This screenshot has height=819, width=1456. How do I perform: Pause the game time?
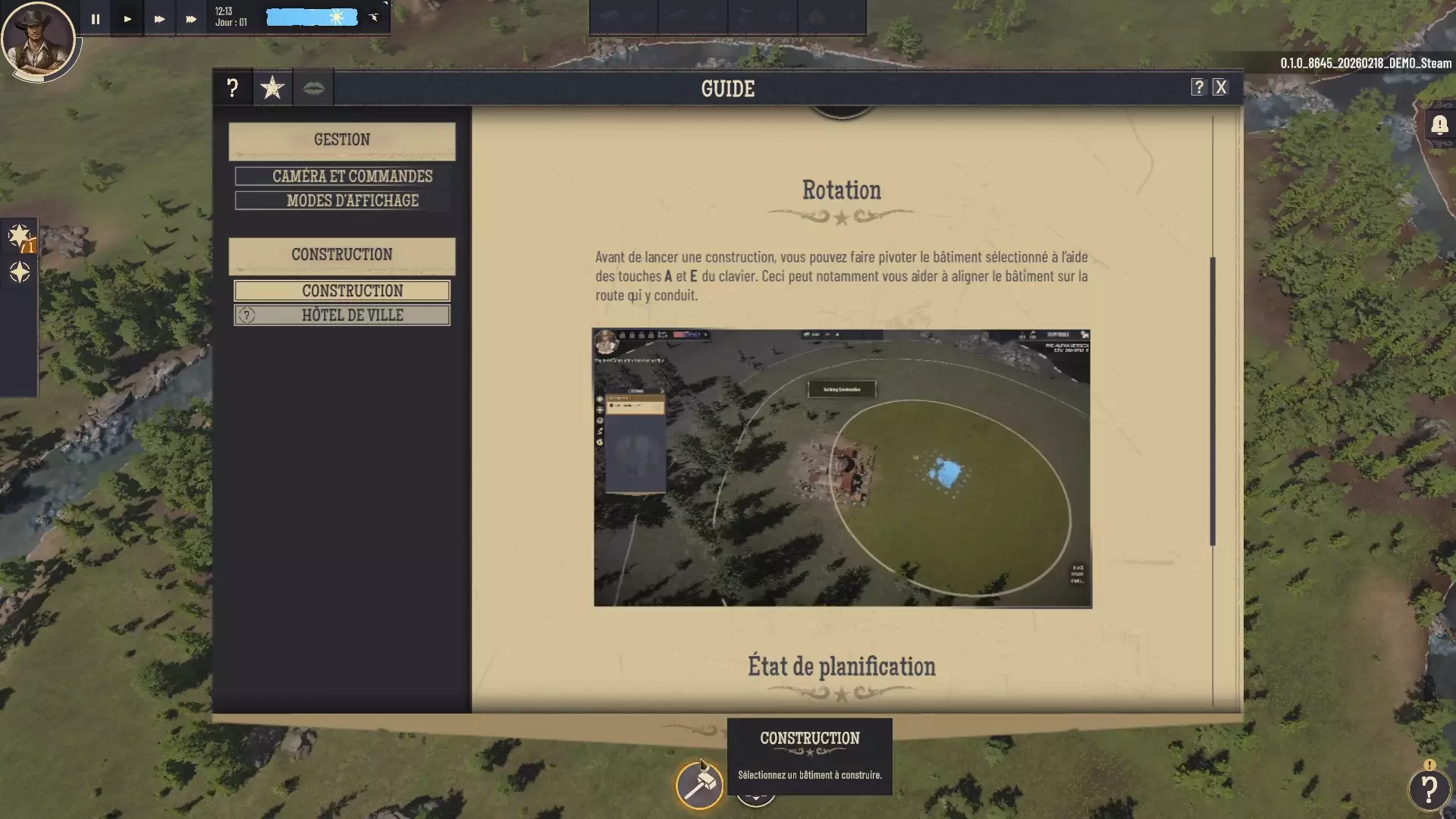pos(95,18)
